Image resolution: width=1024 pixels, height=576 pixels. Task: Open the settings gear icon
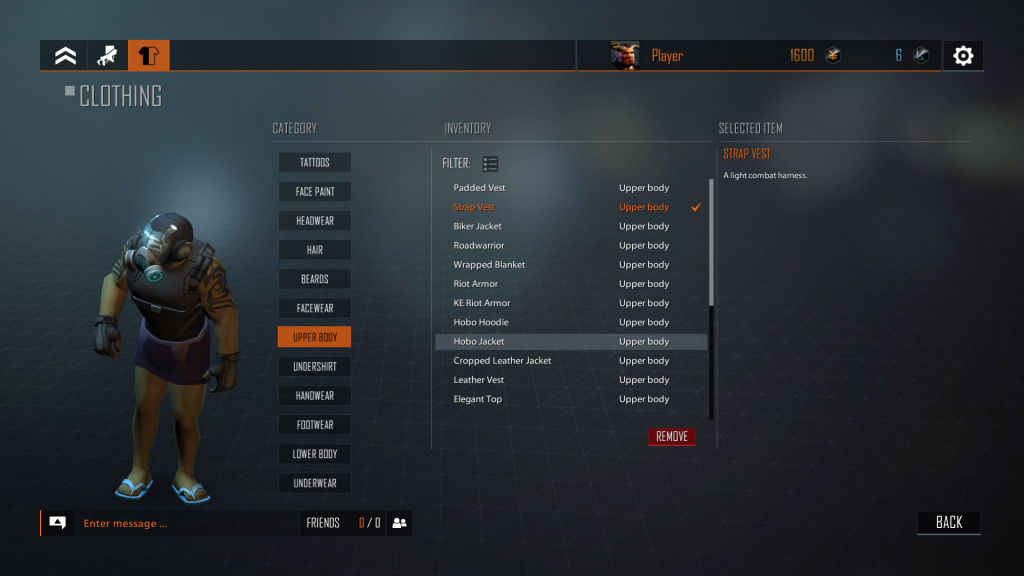963,56
